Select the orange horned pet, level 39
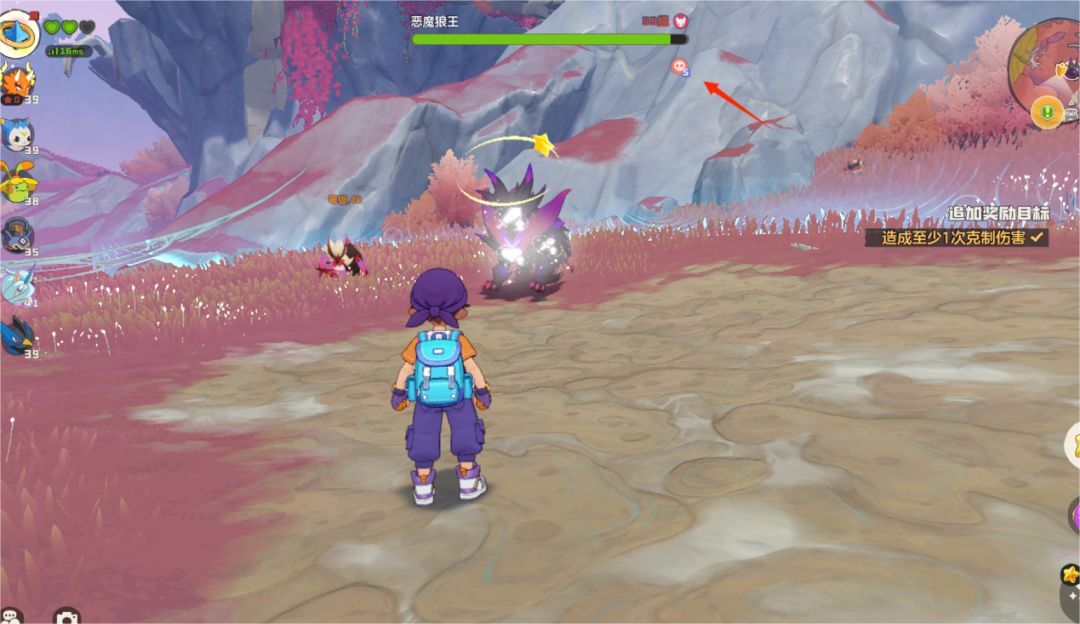Viewport: 1080px width, 624px height. point(16,83)
